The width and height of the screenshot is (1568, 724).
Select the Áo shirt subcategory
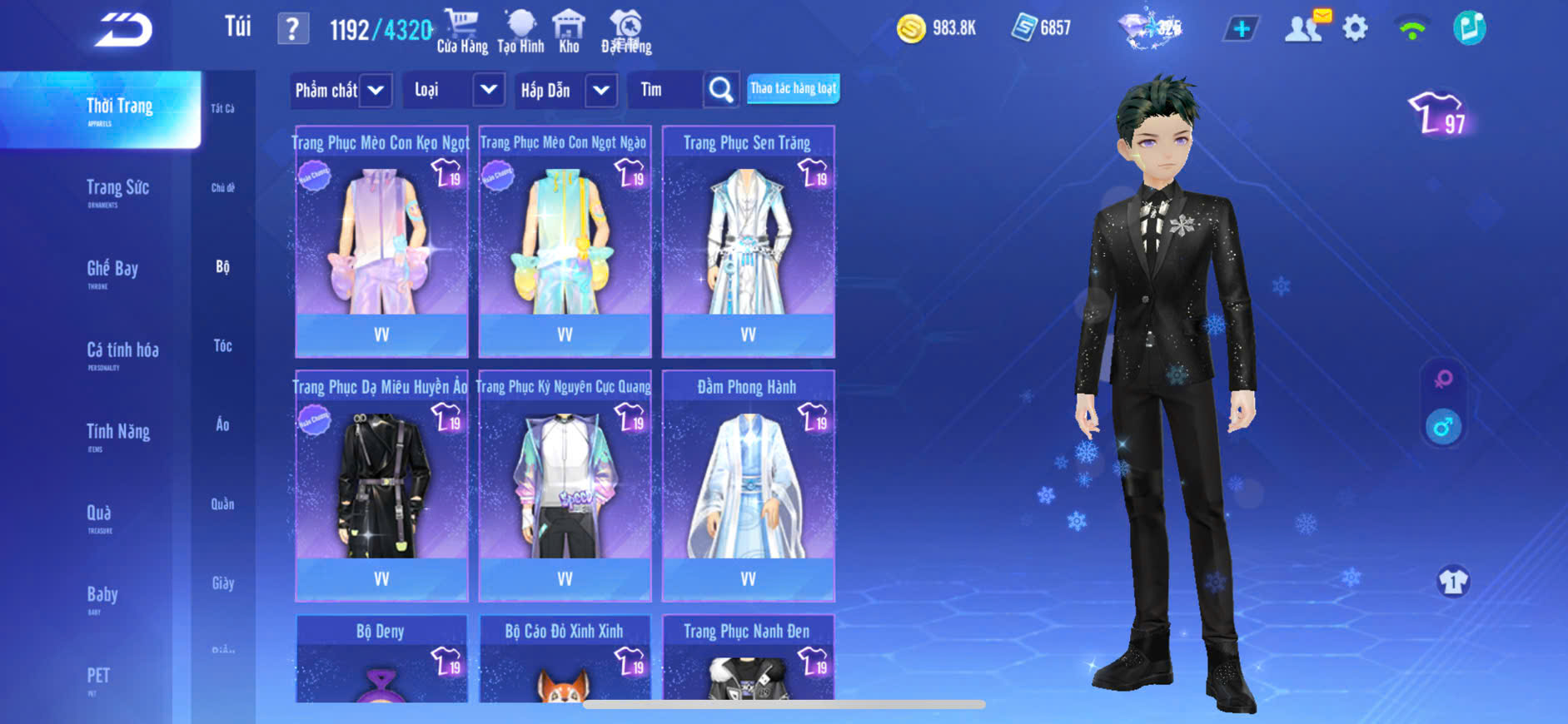pos(222,425)
